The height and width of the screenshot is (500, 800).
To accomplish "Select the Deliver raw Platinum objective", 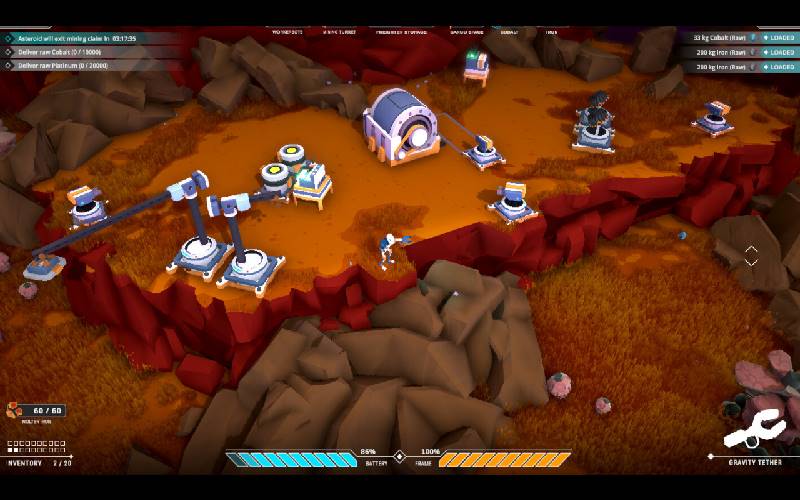I will pos(62,66).
